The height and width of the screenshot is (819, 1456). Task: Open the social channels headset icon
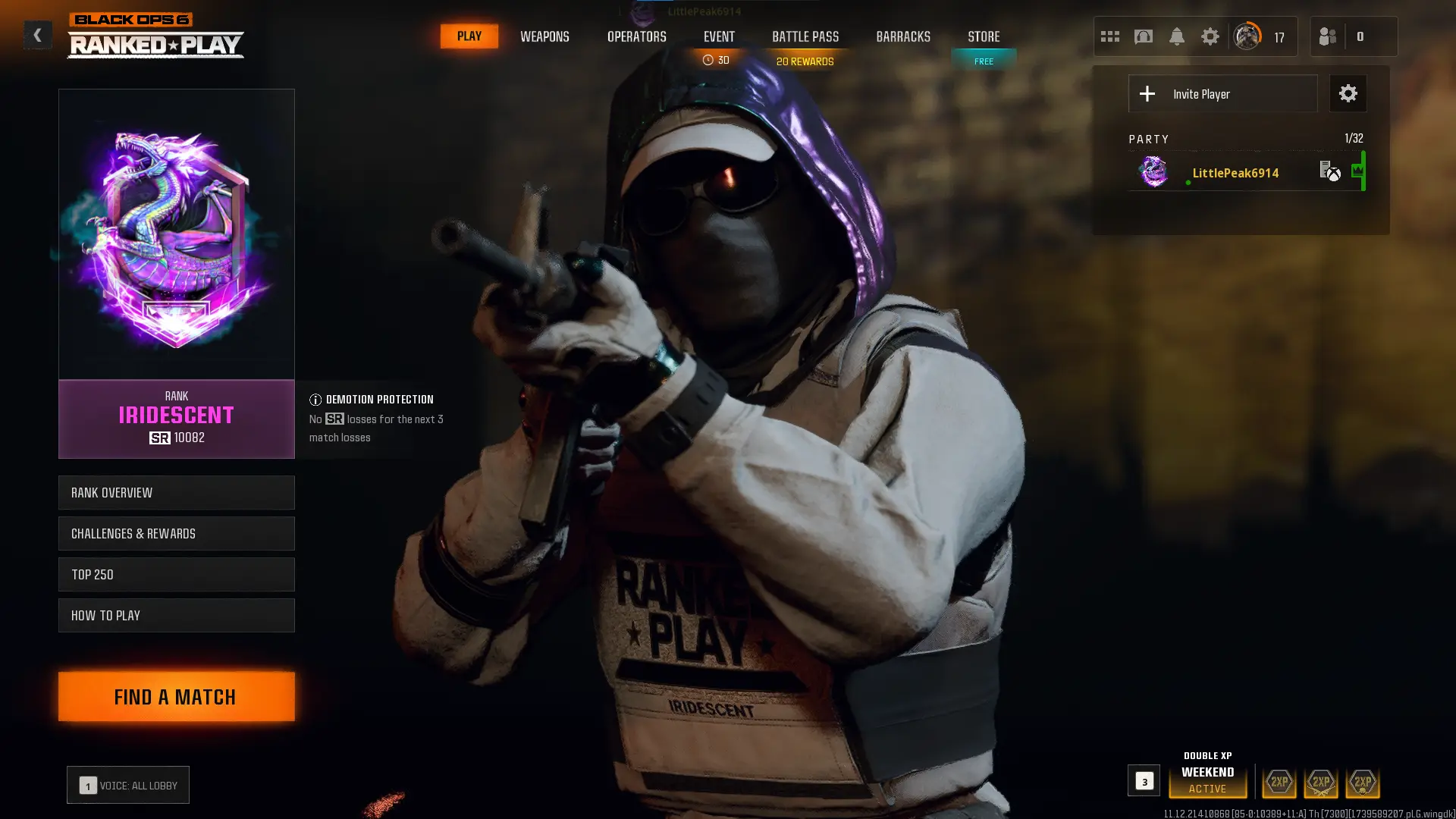click(x=1144, y=36)
